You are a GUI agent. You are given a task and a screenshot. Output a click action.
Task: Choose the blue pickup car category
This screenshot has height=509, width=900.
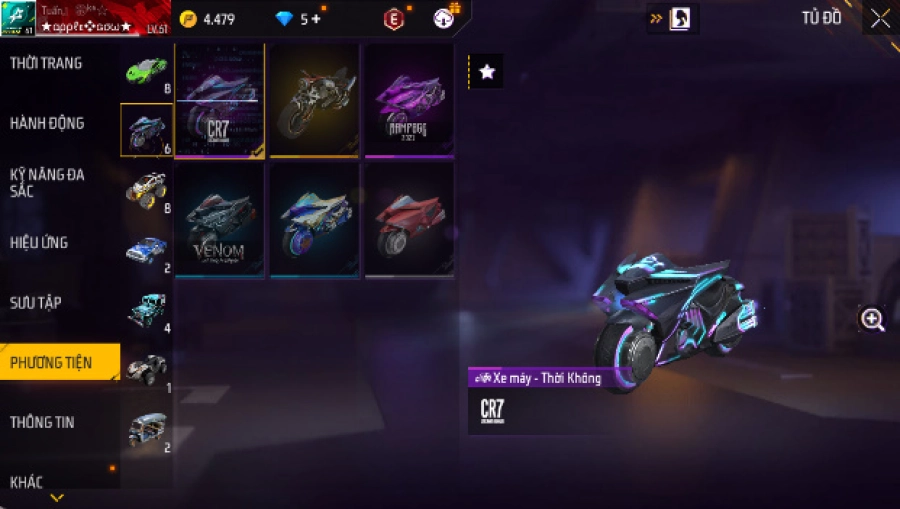pos(146,250)
